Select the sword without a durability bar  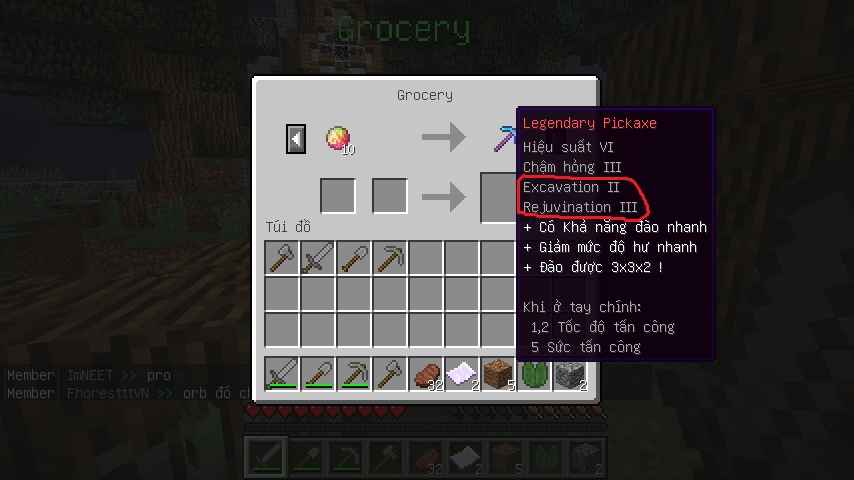pos(318,258)
